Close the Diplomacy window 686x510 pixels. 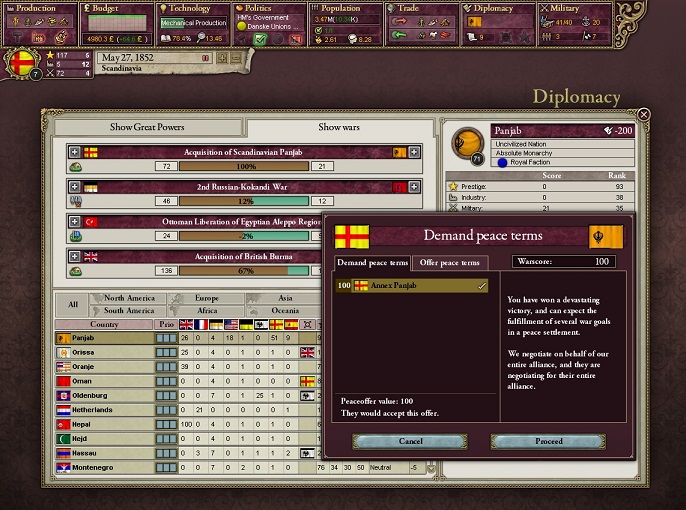pos(644,115)
